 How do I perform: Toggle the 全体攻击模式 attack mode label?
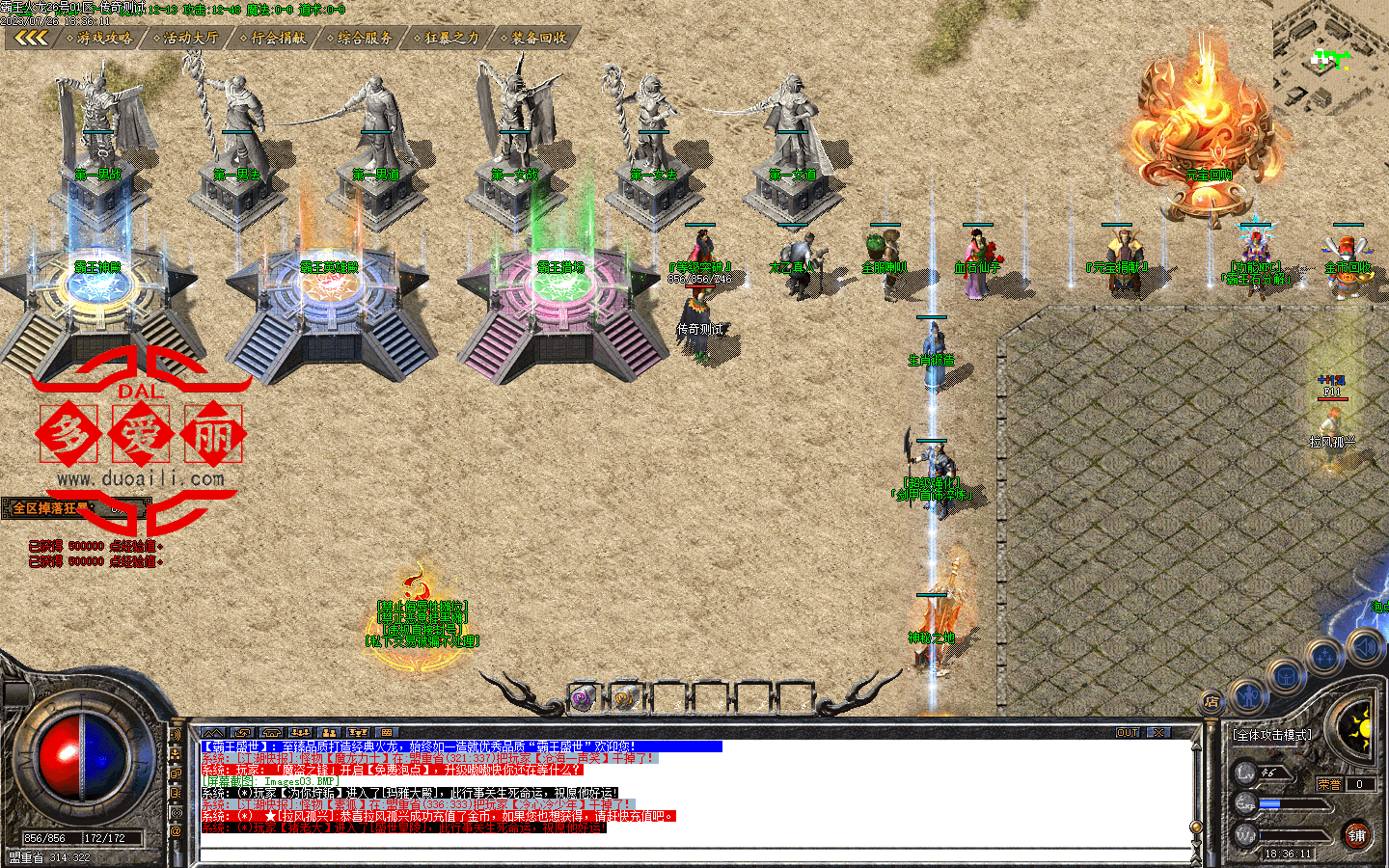coord(1273,735)
